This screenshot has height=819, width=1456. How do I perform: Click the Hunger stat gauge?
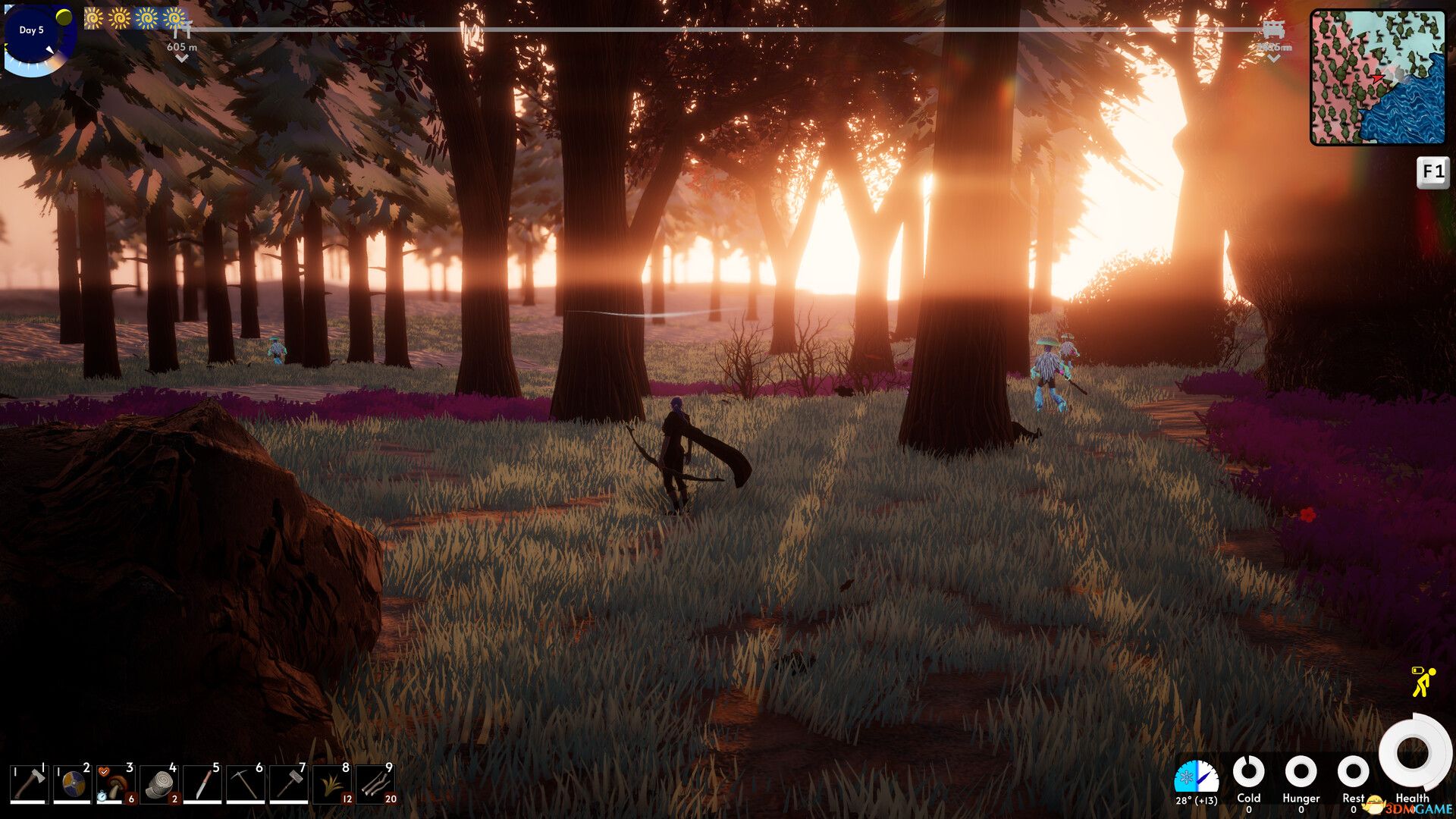point(1301,770)
